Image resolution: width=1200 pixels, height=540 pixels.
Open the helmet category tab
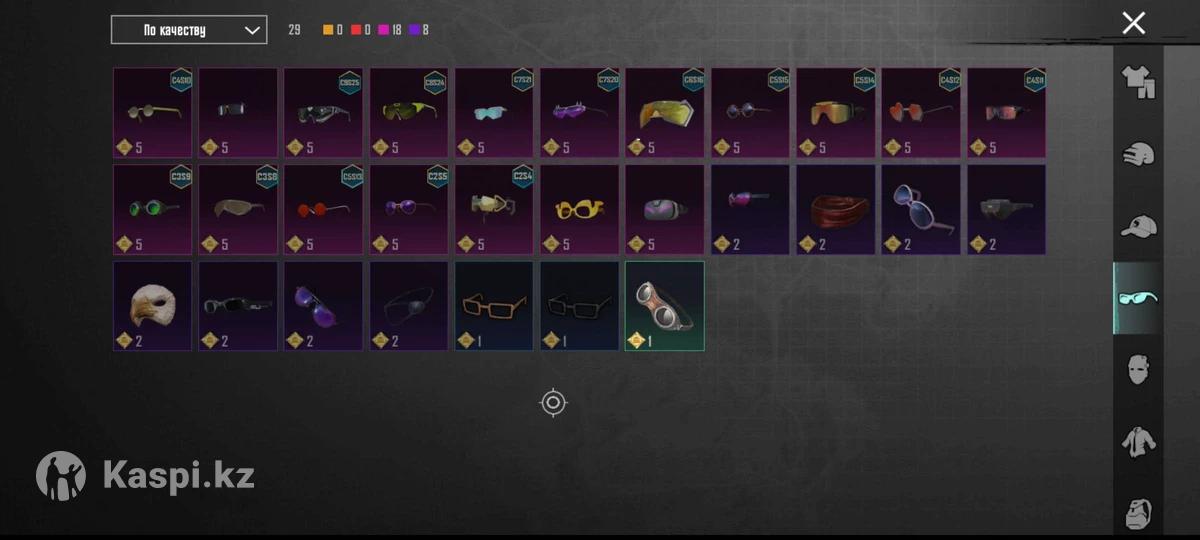pyautogui.click(x=1137, y=155)
